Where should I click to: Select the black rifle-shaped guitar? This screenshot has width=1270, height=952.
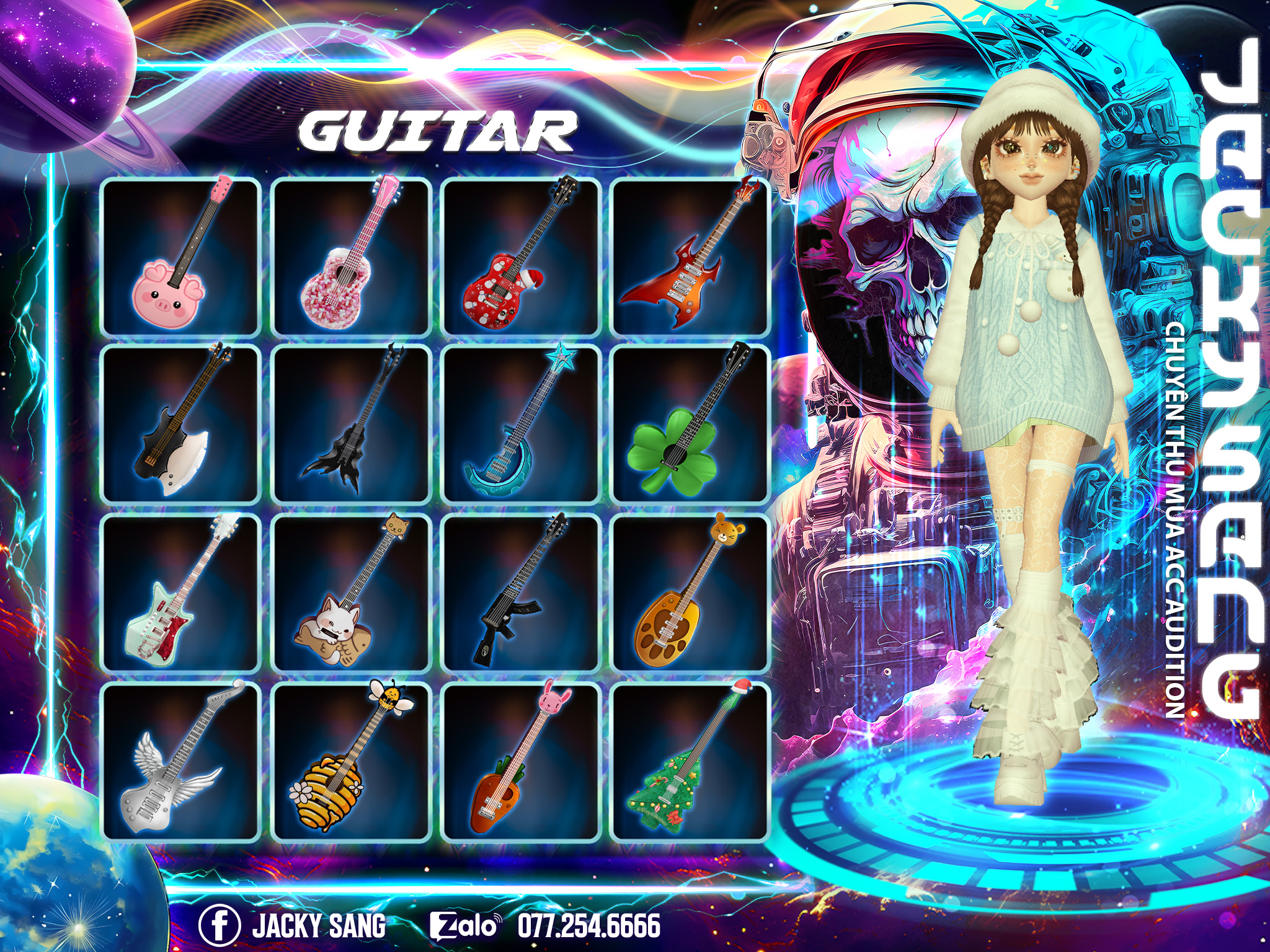(521, 593)
